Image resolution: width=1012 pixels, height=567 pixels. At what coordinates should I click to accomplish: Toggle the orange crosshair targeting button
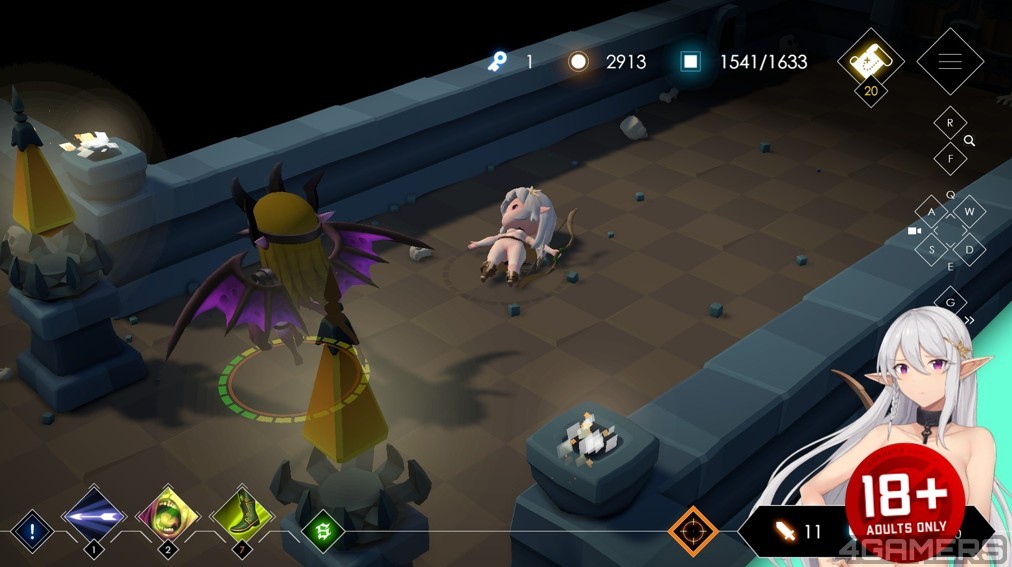692,530
